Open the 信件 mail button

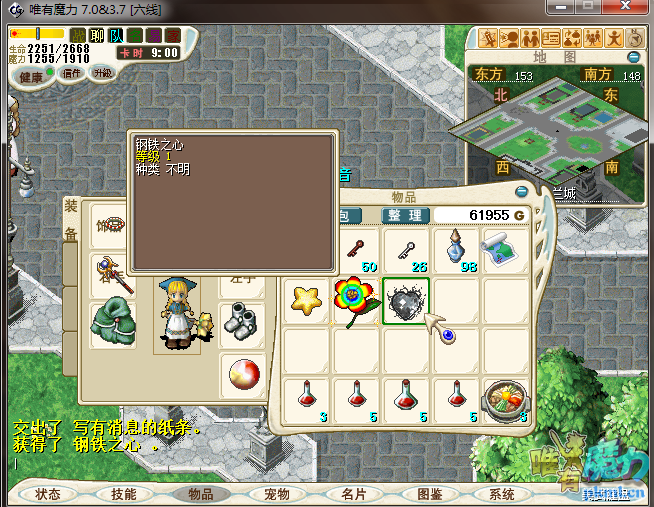[x=72, y=73]
